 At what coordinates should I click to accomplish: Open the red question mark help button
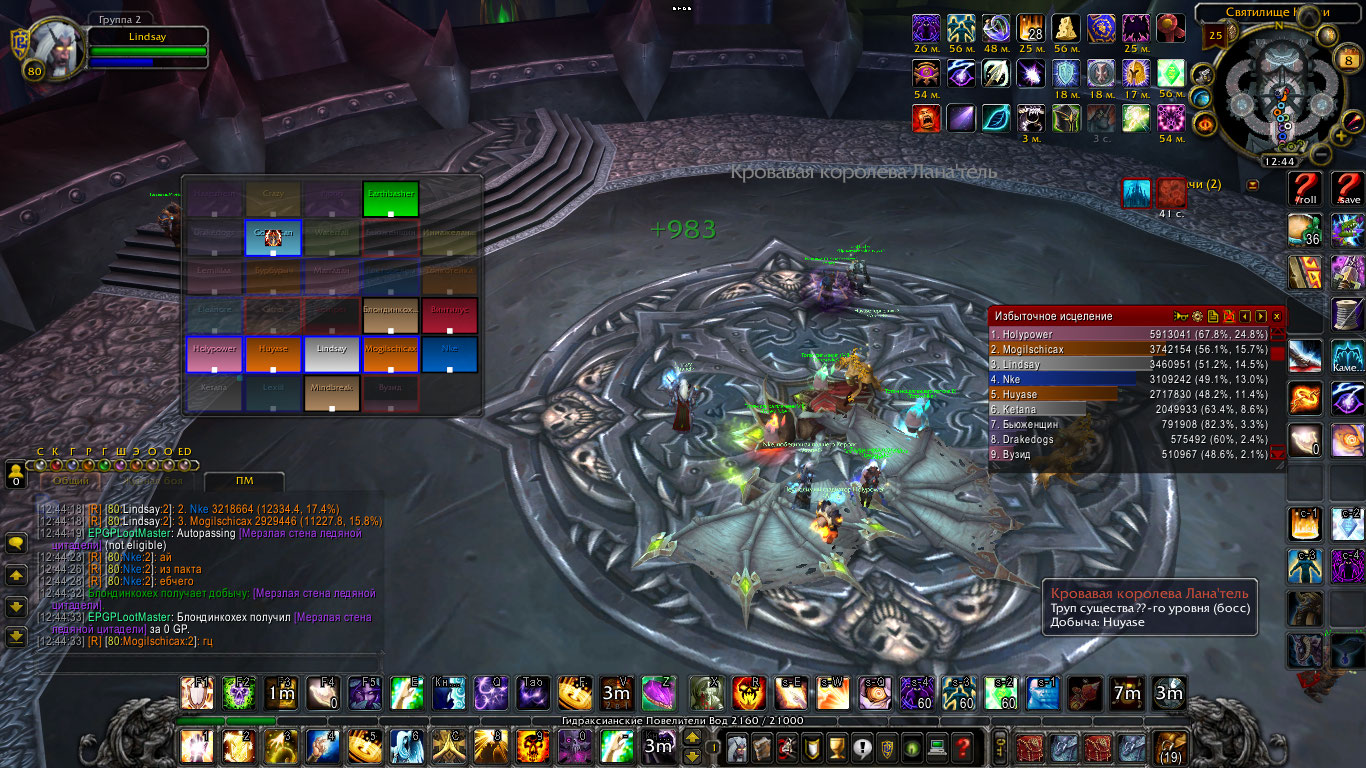(962, 747)
